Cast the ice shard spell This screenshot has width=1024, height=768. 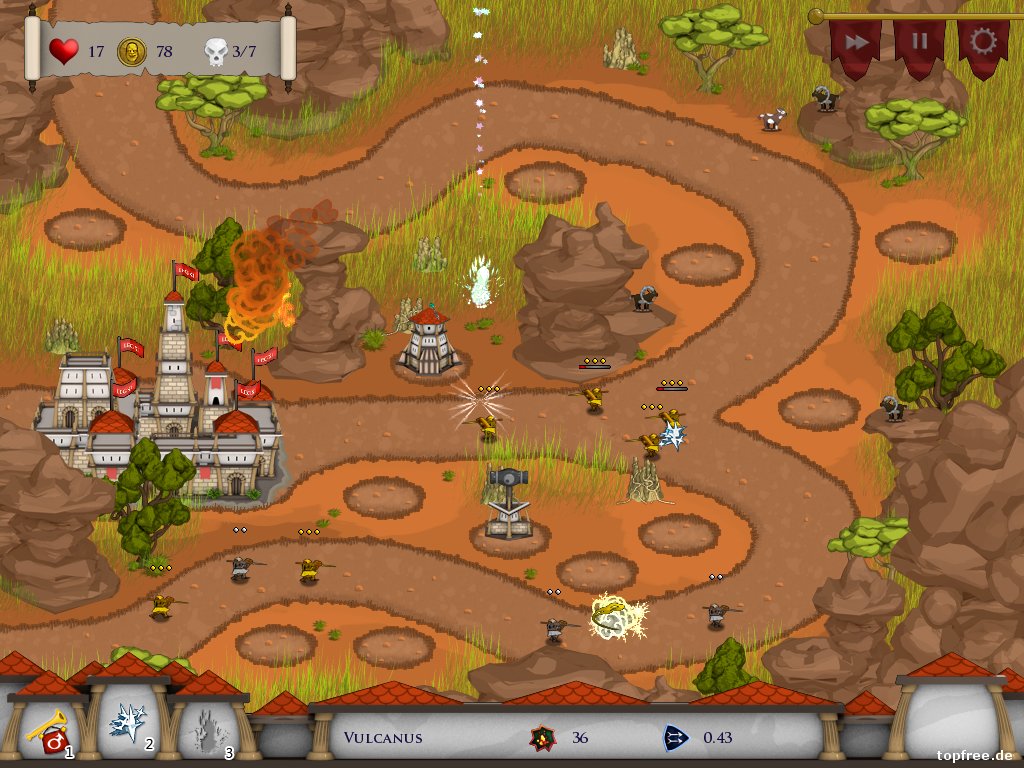click(x=128, y=722)
